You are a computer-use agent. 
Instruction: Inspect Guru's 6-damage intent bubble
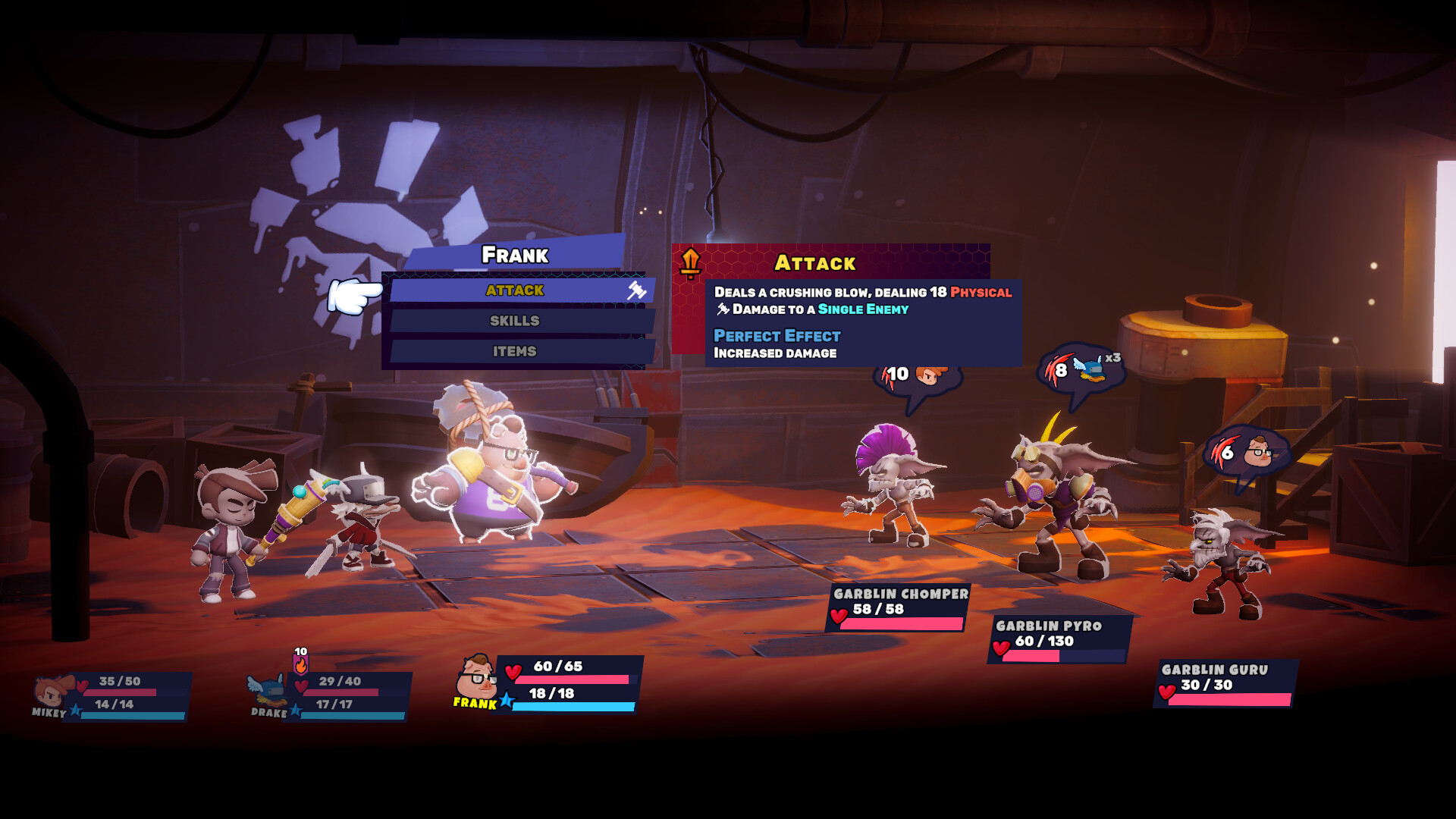[1244, 453]
